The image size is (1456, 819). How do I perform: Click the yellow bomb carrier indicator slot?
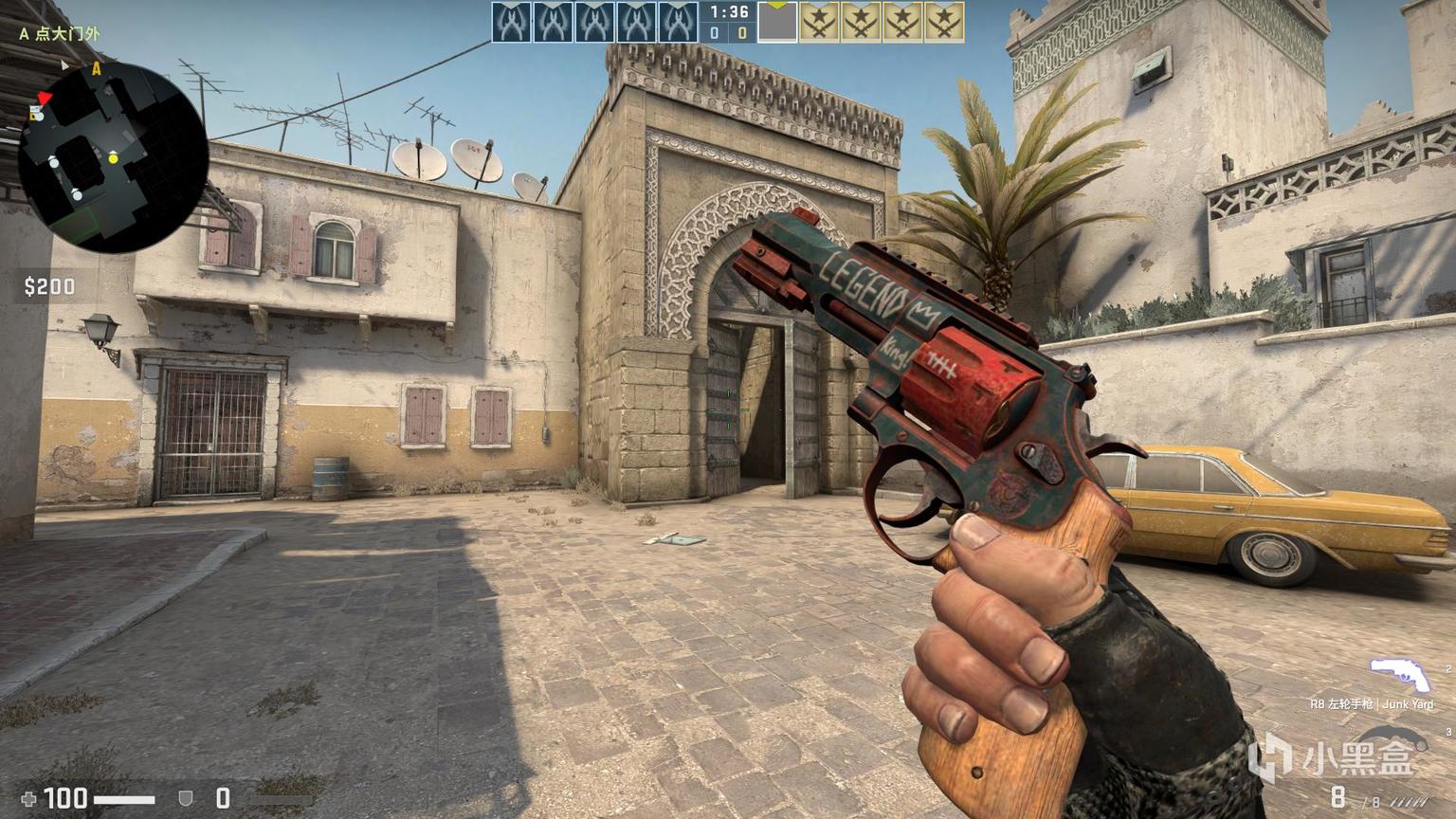[x=777, y=19]
